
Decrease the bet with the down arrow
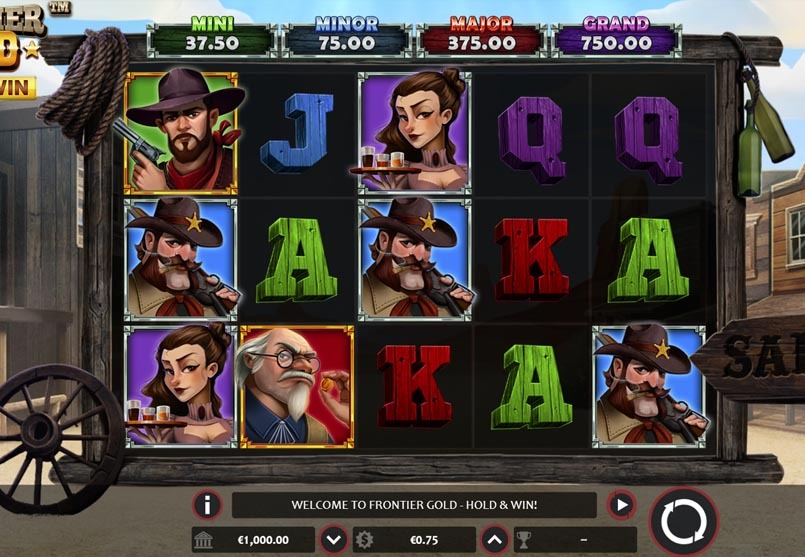pyautogui.click(x=334, y=540)
